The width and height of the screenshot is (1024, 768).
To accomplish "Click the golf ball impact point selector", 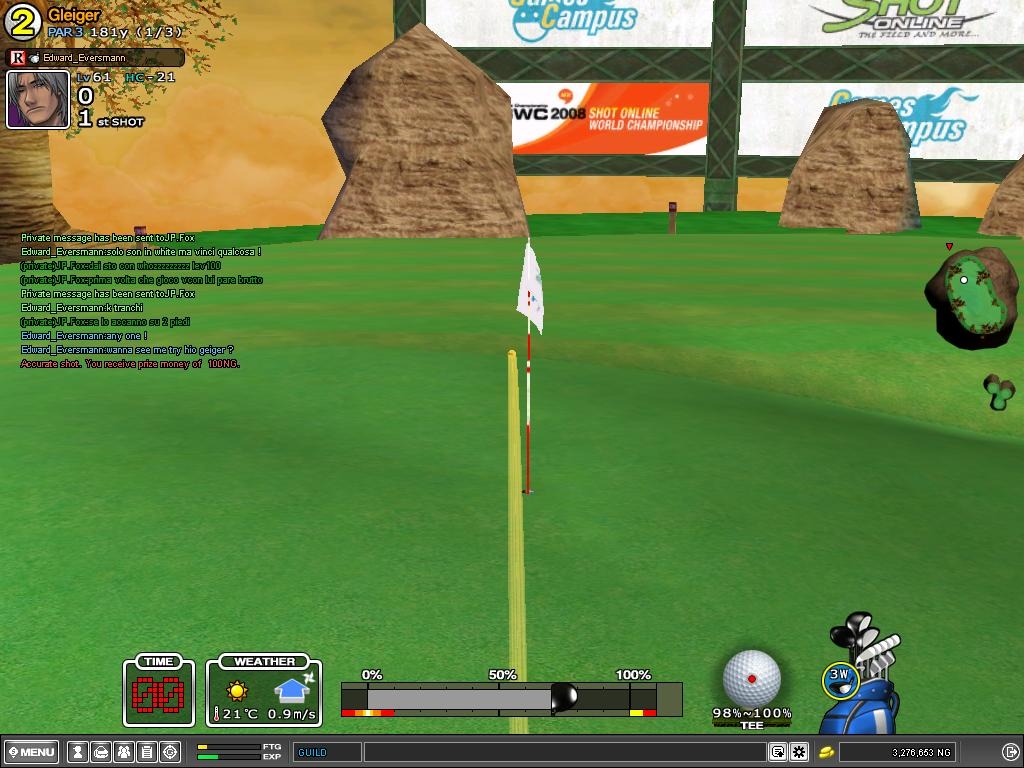I will point(751,678).
